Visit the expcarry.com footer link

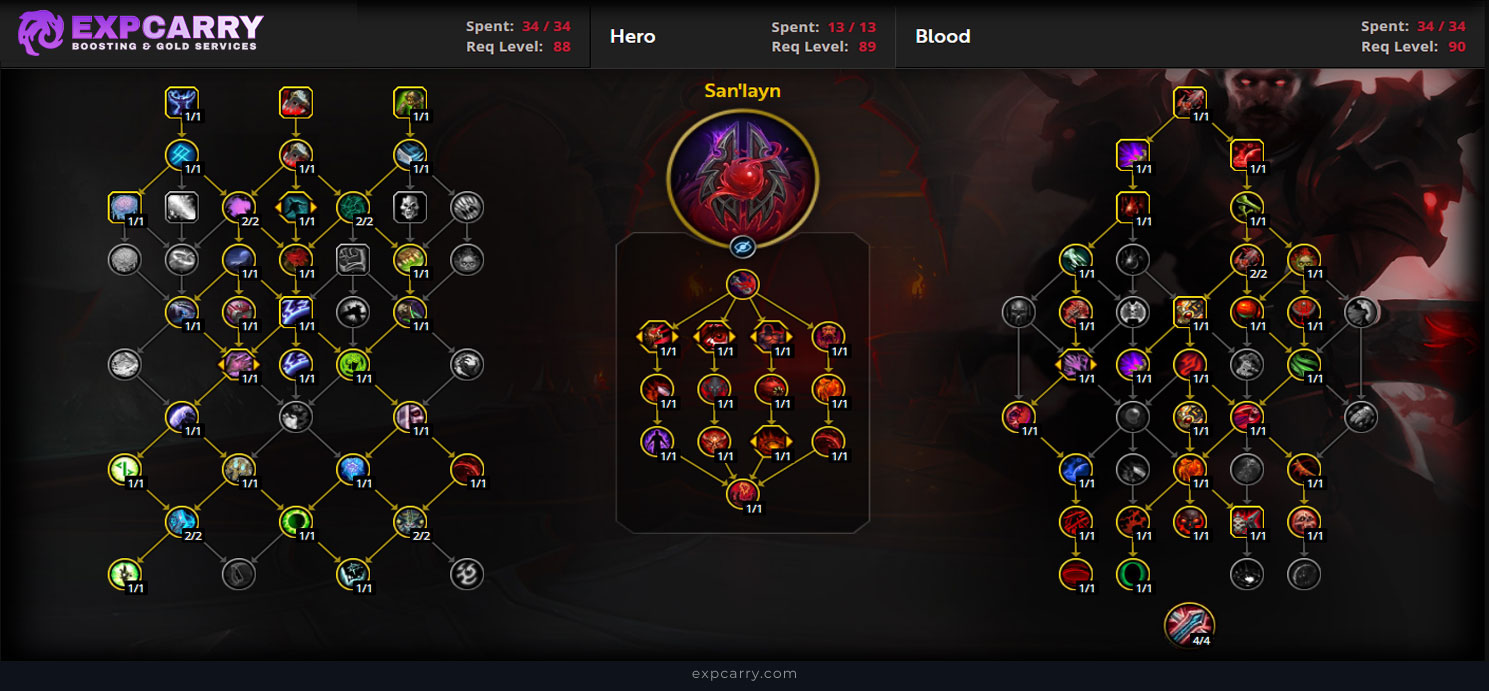(744, 674)
